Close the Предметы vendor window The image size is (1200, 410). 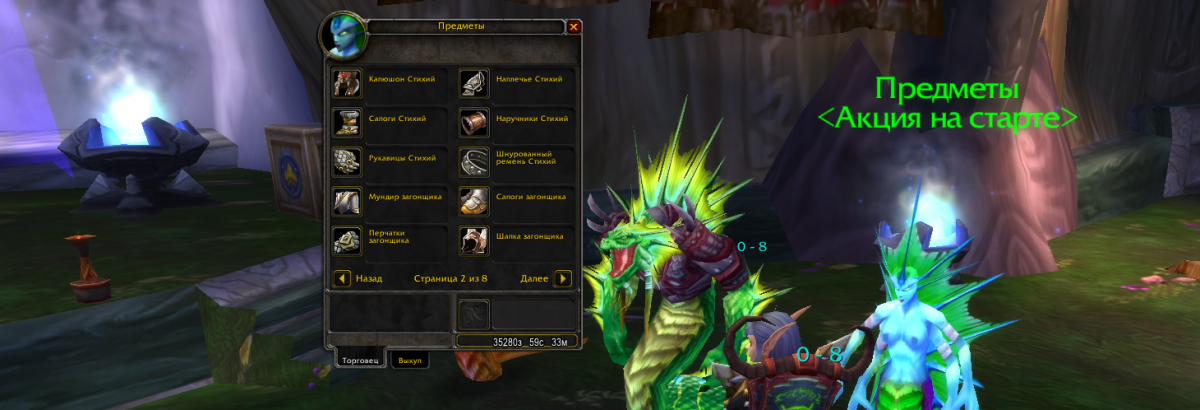tap(573, 27)
